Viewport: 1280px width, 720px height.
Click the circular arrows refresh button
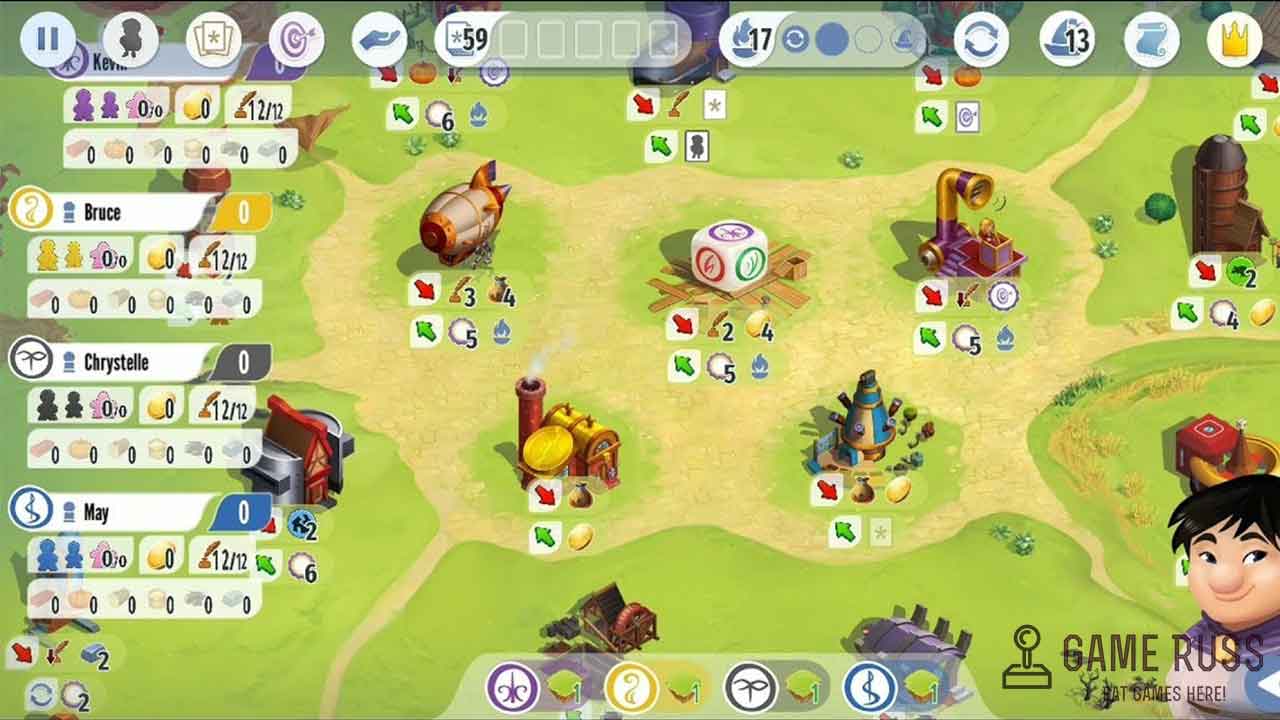(981, 40)
